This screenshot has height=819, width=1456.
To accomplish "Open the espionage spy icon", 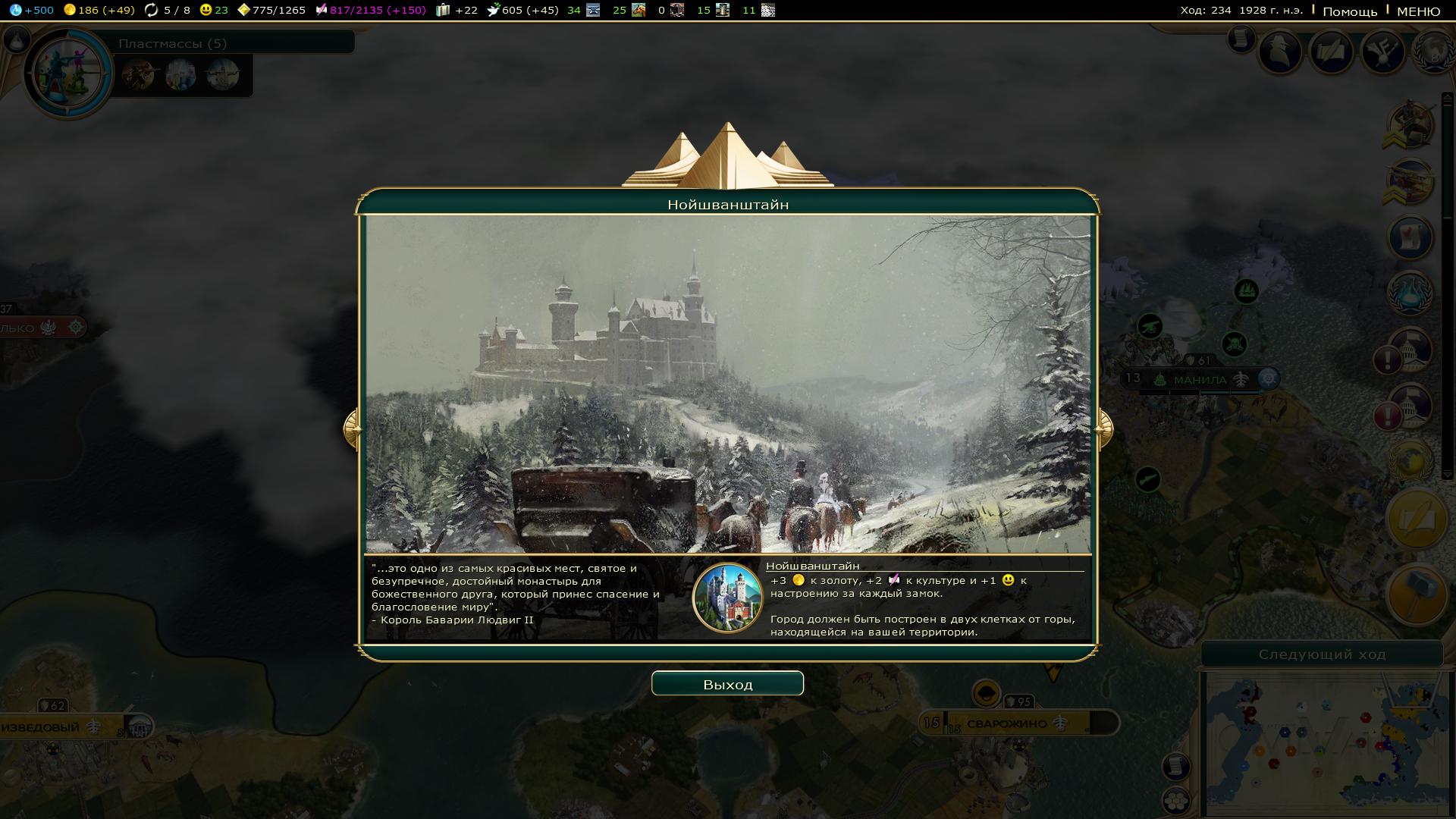I will point(1281,51).
